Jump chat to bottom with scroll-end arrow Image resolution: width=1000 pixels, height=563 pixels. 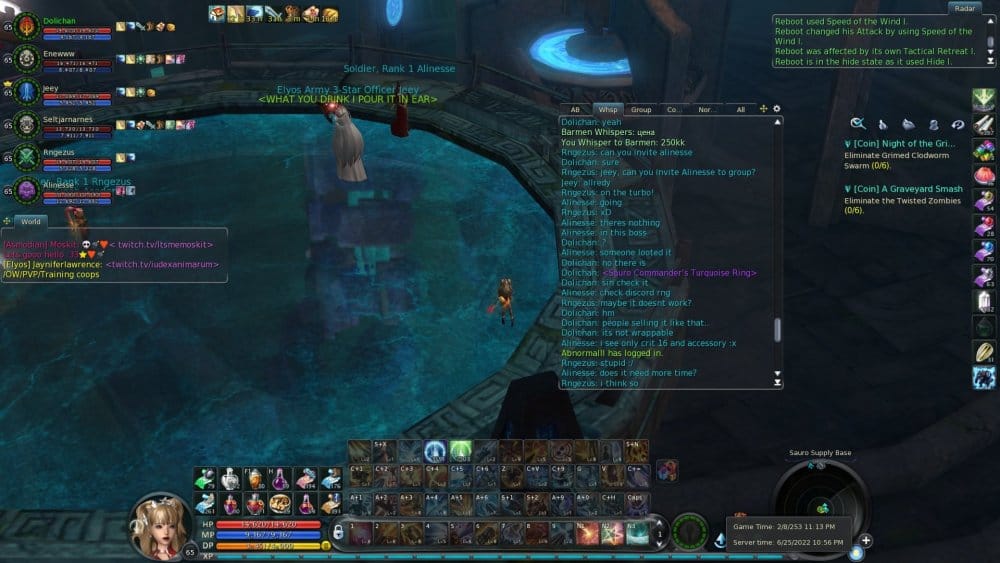pyautogui.click(x=778, y=382)
